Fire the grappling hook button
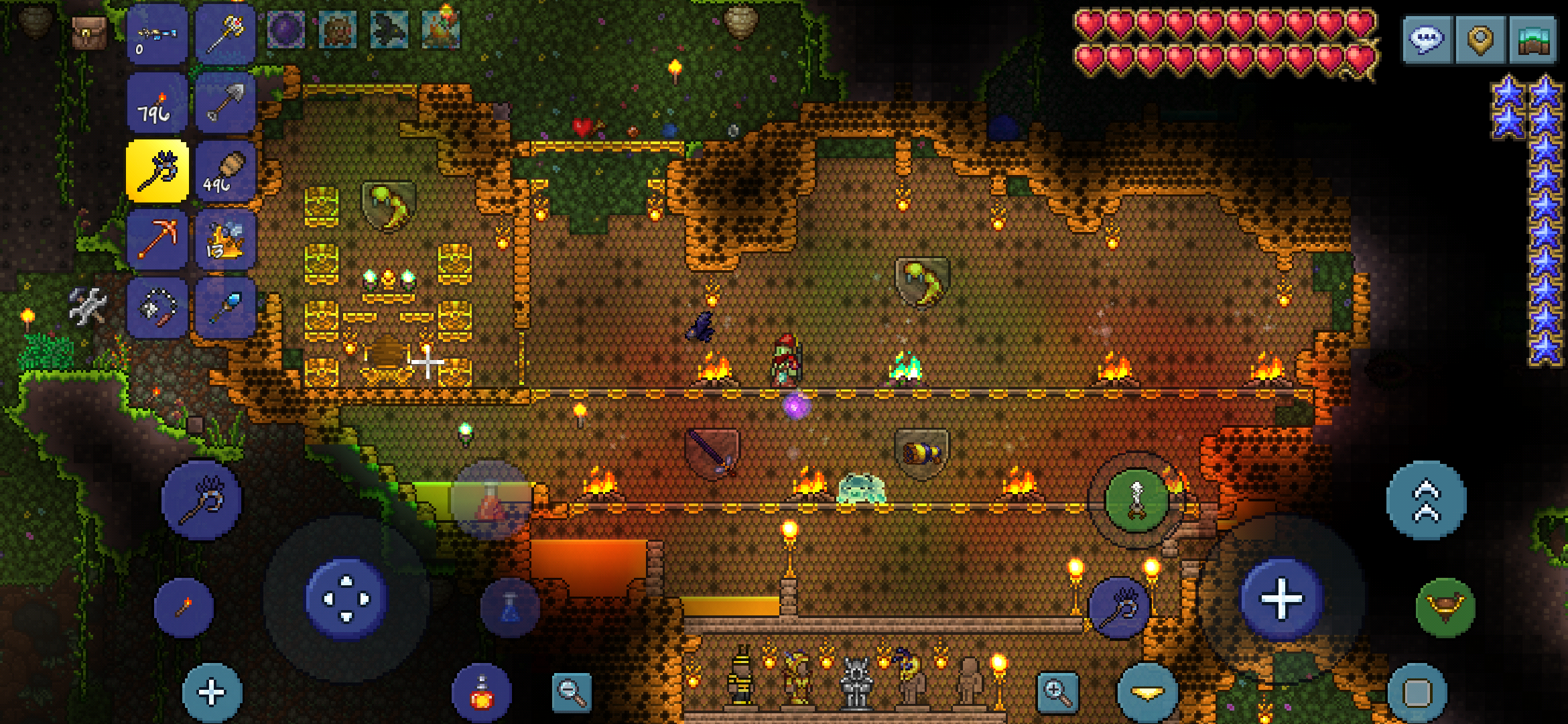Image resolution: width=1568 pixels, height=724 pixels. point(1445,607)
